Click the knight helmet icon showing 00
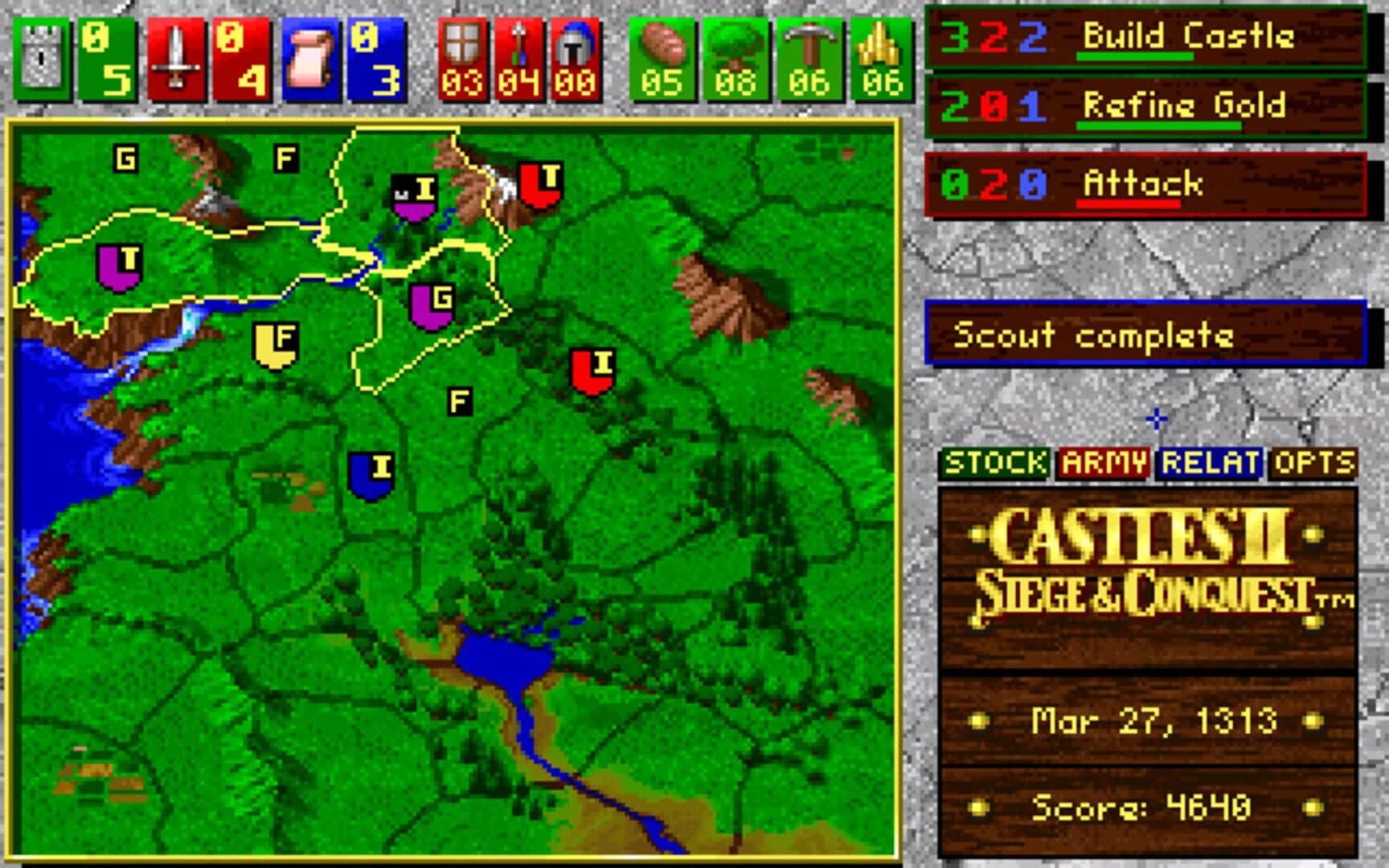 pos(572,56)
